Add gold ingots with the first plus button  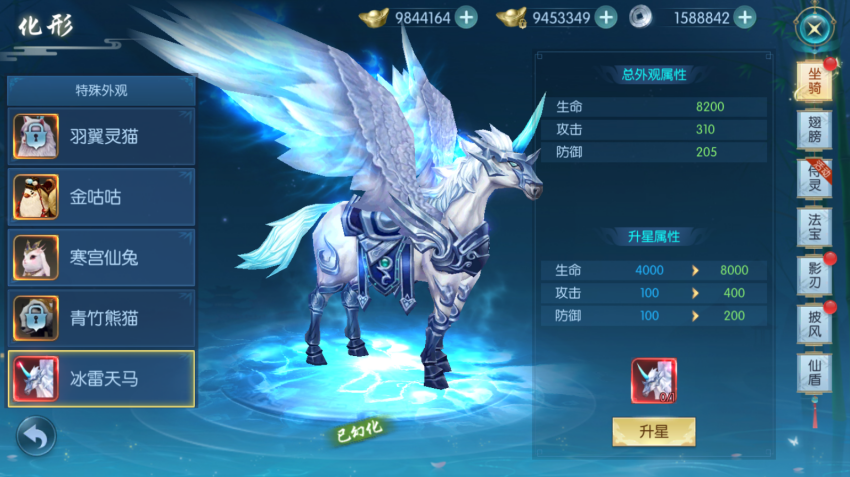(466, 17)
